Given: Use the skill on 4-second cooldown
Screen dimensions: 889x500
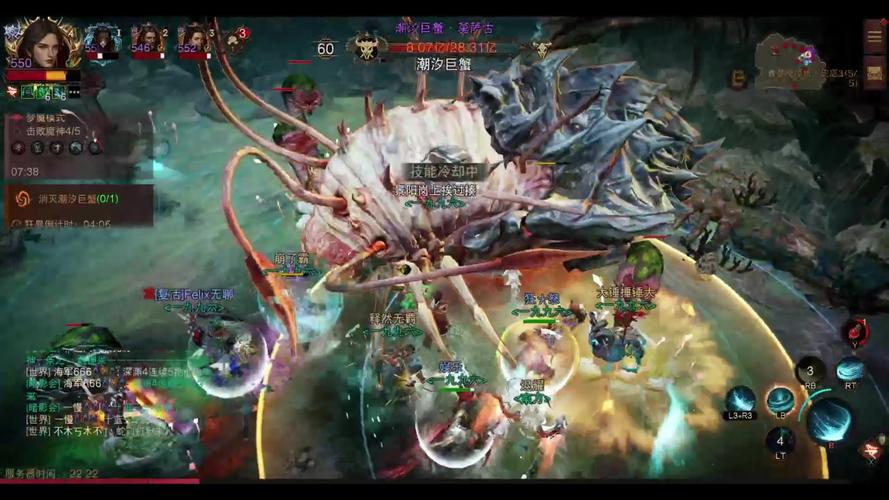Looking at the screenshot, I should [x=780, y=440].
